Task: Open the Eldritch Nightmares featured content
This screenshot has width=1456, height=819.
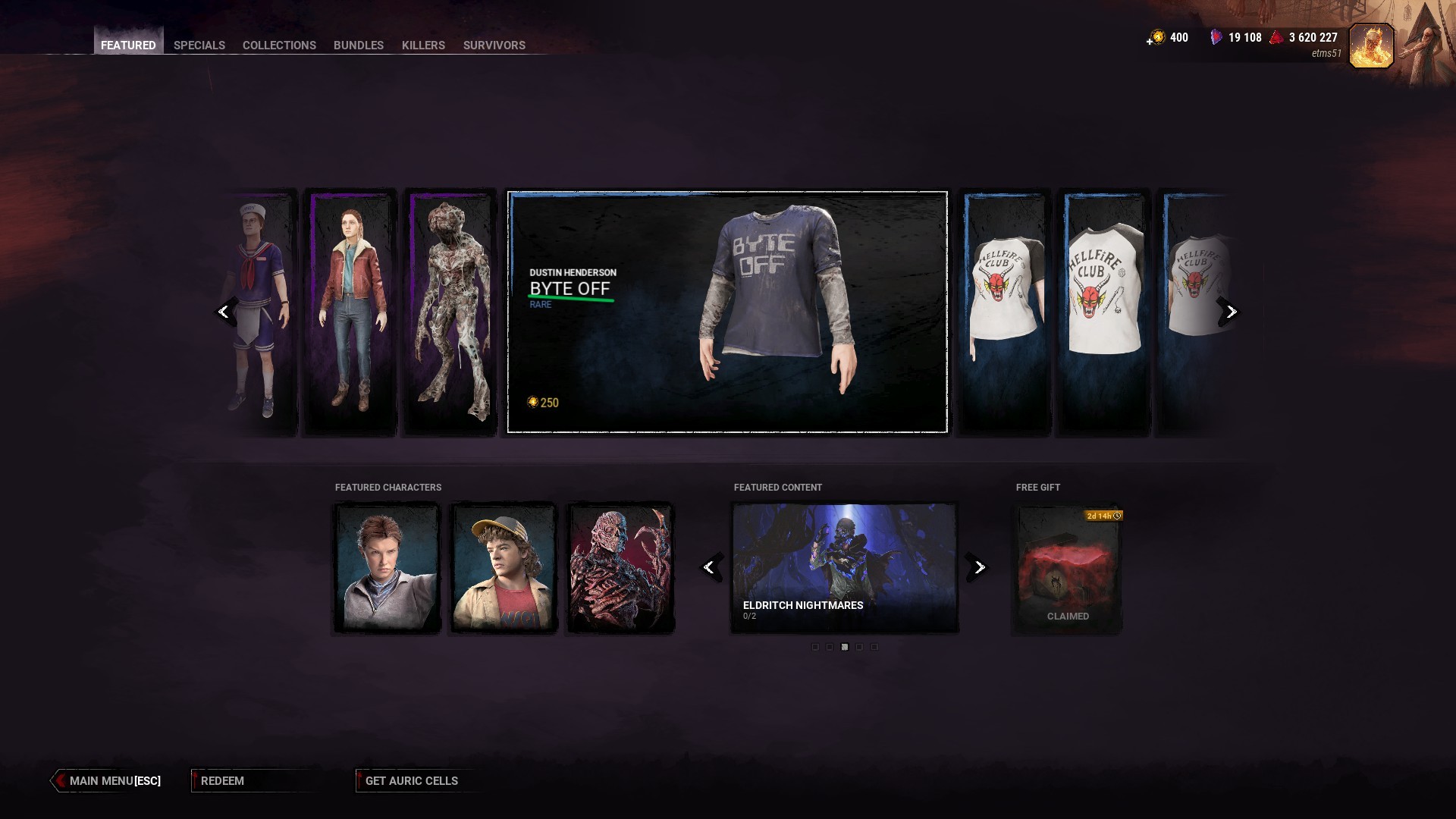Action: [x=844, y=567]
